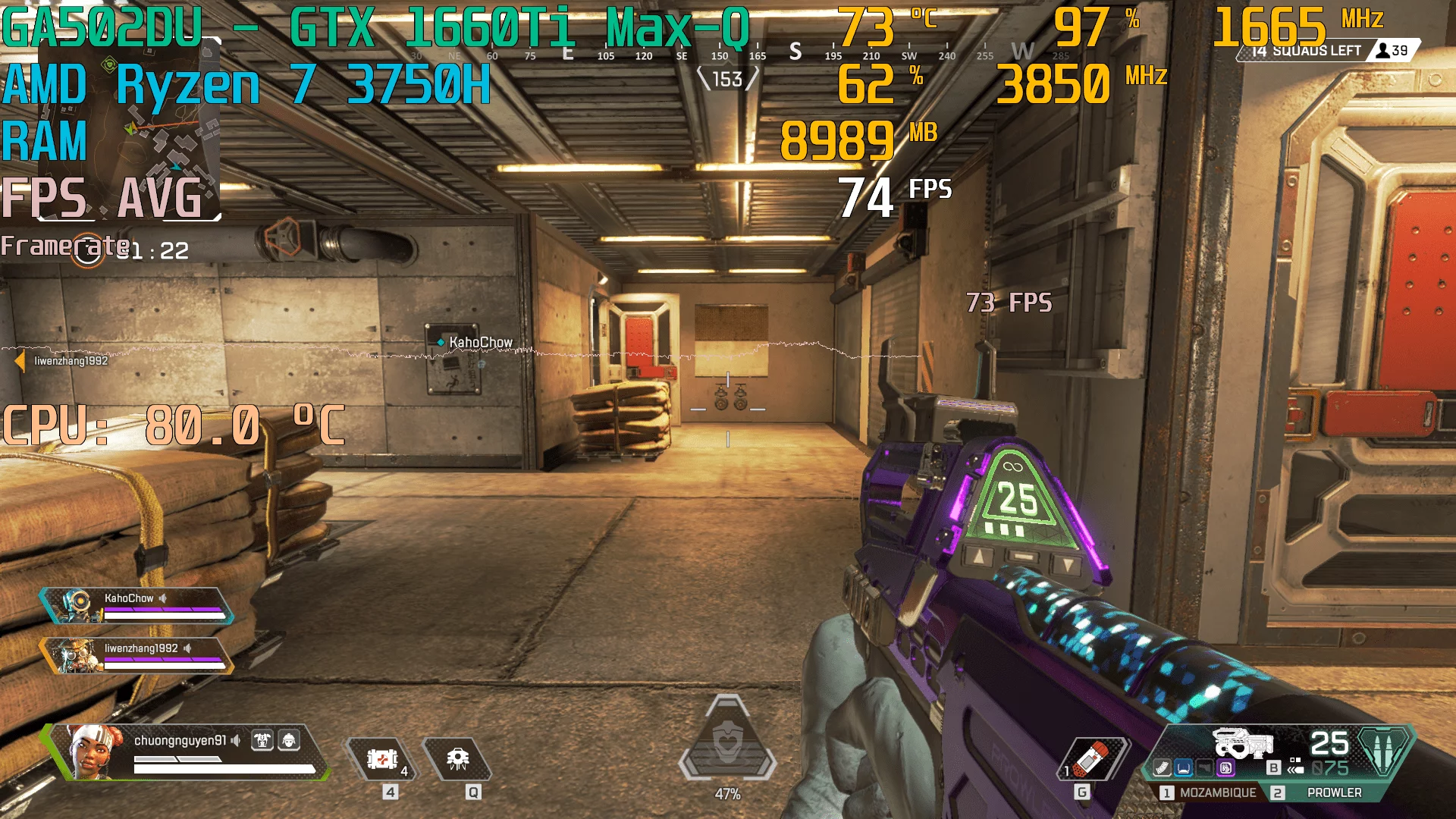Click the body armor icon on player banner

[262, 740]
